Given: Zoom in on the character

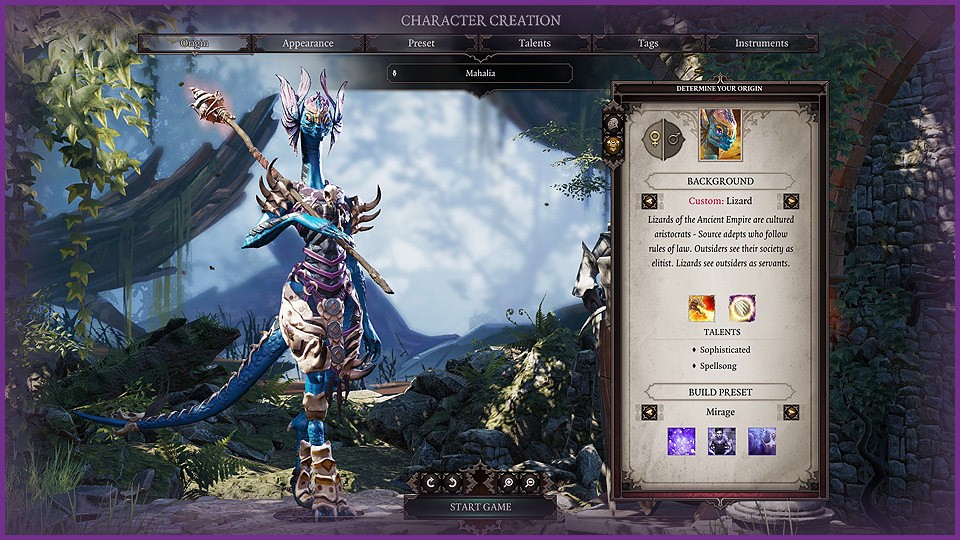Looking at the screenshot, I should tap(509, 482).
